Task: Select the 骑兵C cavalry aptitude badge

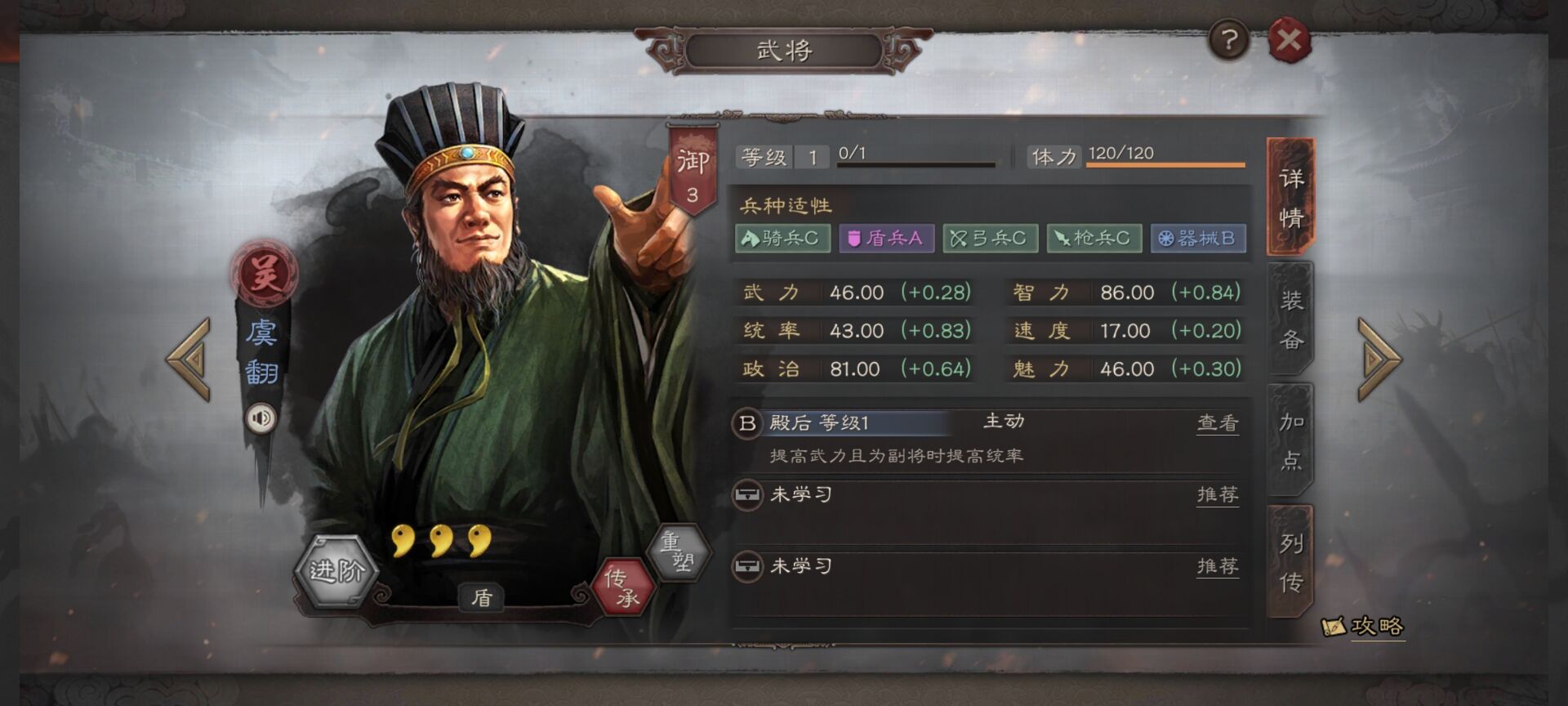Action: click(x=783, y=239)
